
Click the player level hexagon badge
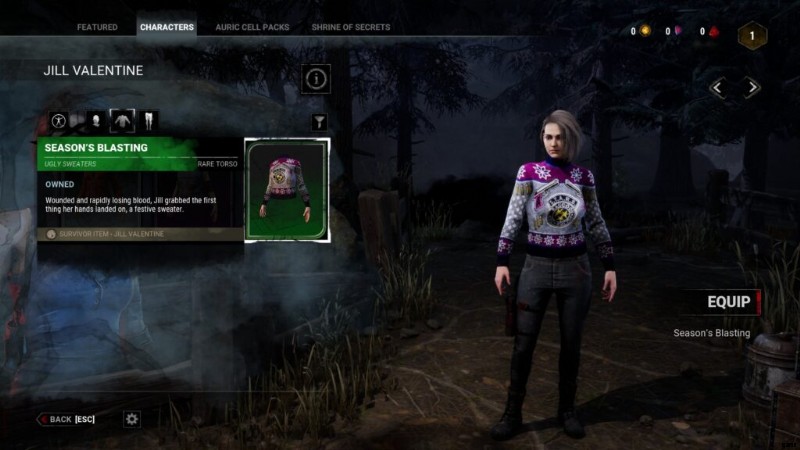pos(752,36)
